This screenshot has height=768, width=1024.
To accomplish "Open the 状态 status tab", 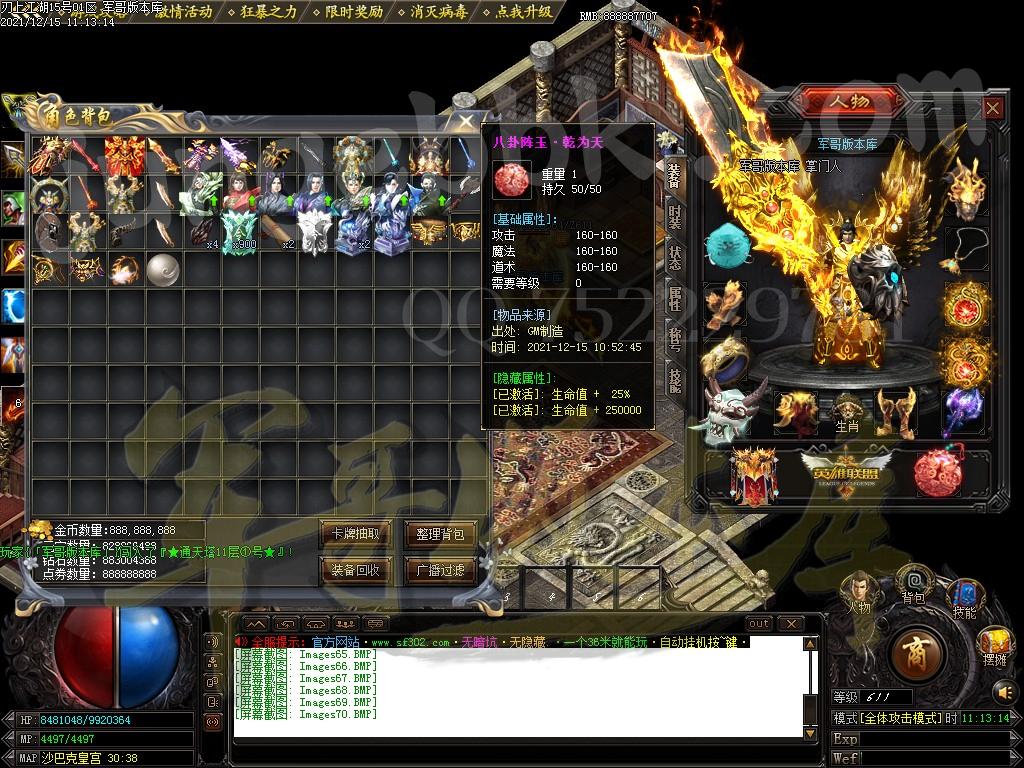I will (x=675, y=256).
